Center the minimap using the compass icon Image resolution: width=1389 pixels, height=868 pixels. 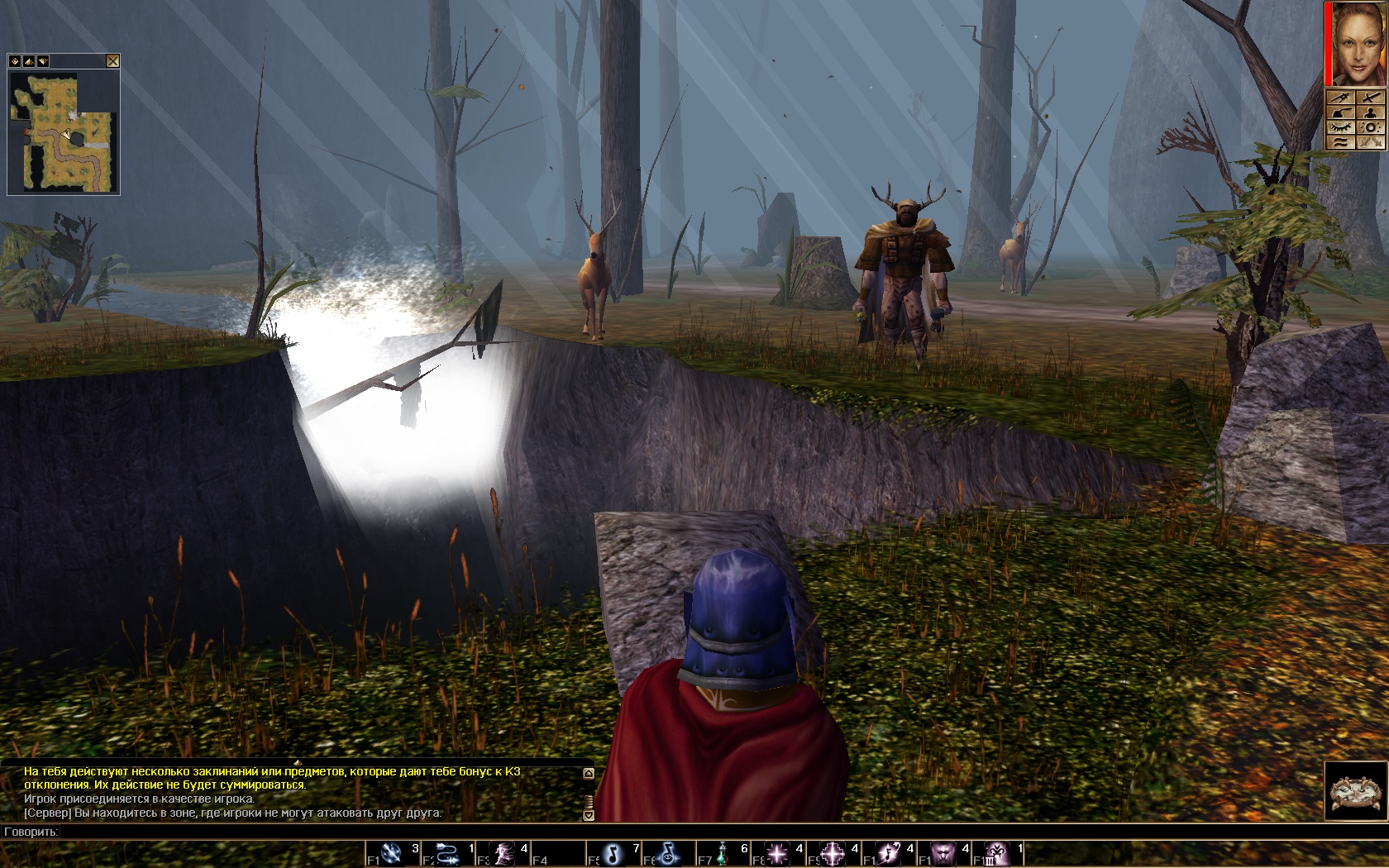click(15, 62)
